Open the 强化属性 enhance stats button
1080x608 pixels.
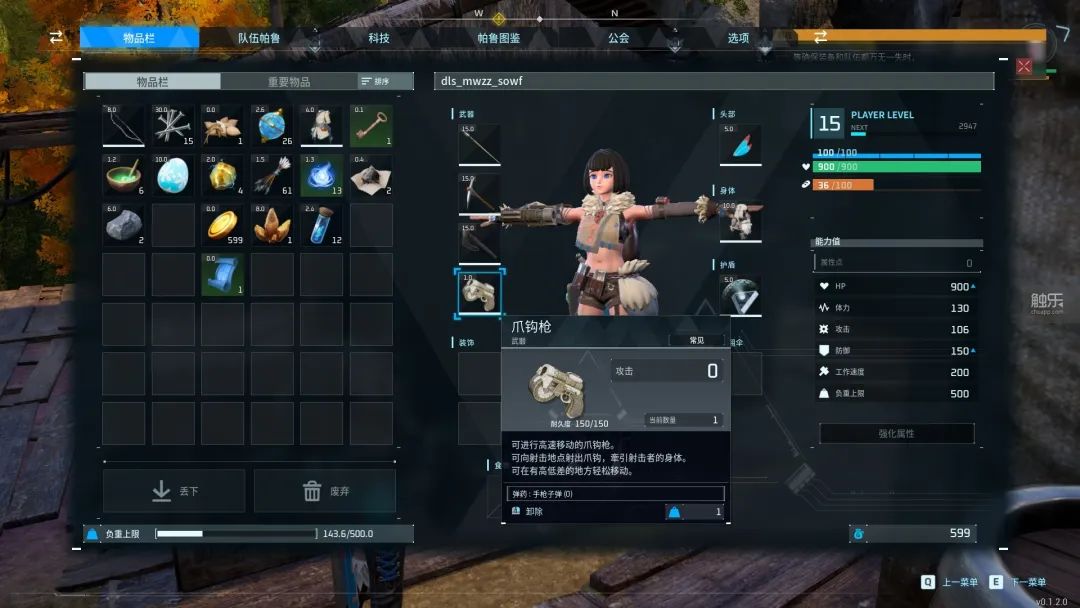pyautogui.click(x=896, y=434)
